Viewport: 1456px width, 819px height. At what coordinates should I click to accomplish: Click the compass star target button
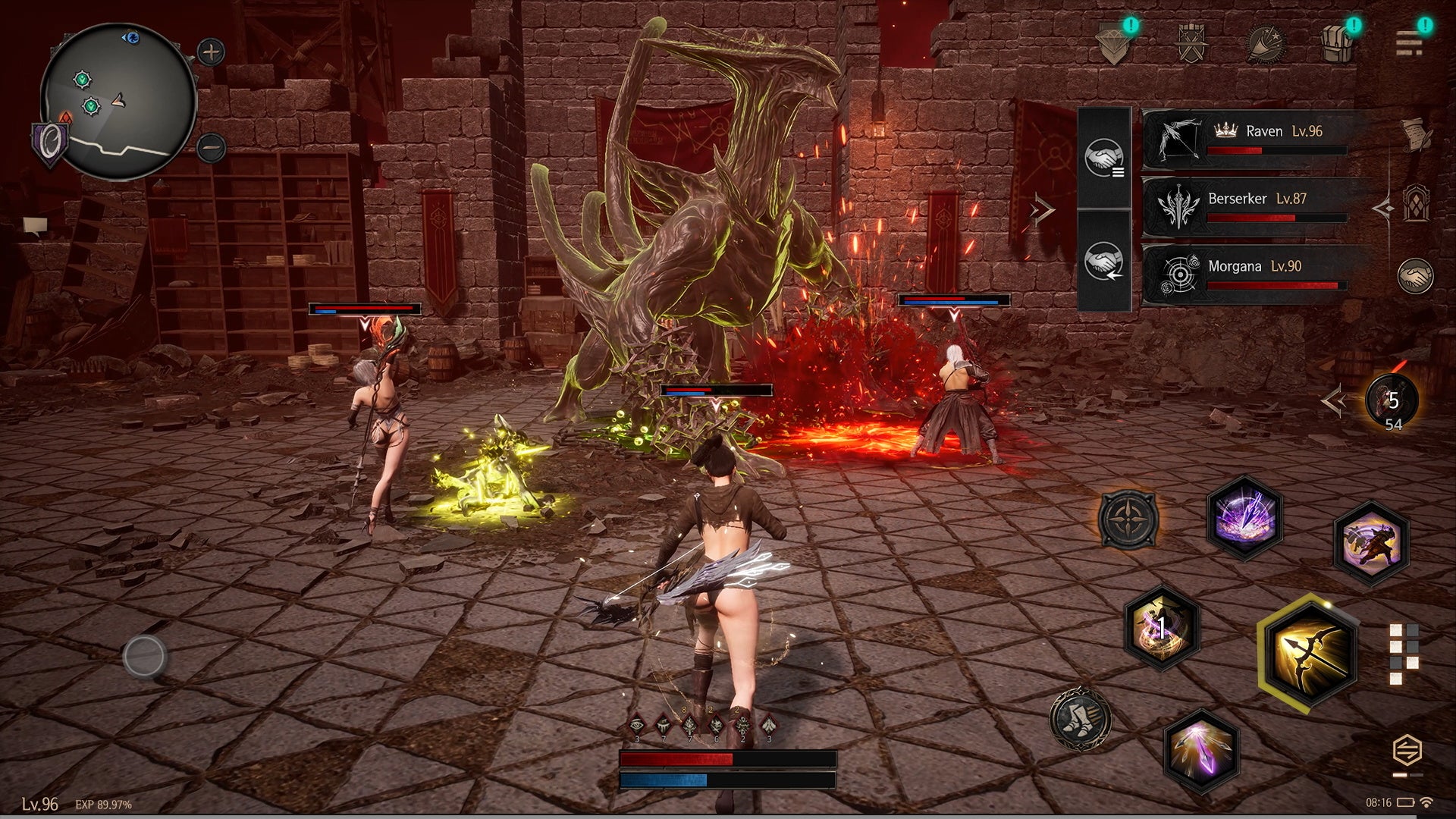1128,519
